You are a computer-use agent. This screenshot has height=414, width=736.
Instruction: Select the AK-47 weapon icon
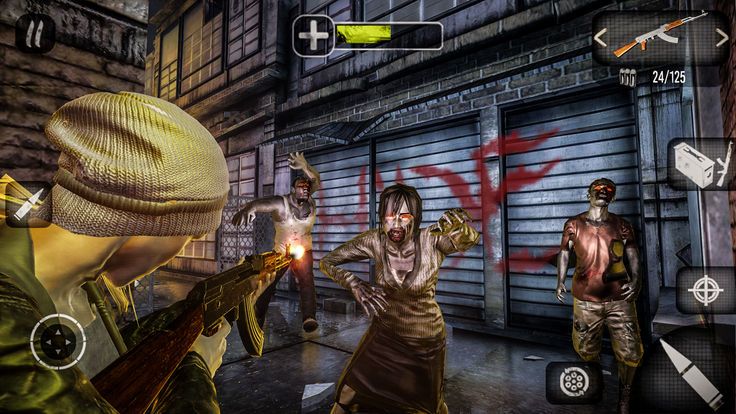(659, 35)
